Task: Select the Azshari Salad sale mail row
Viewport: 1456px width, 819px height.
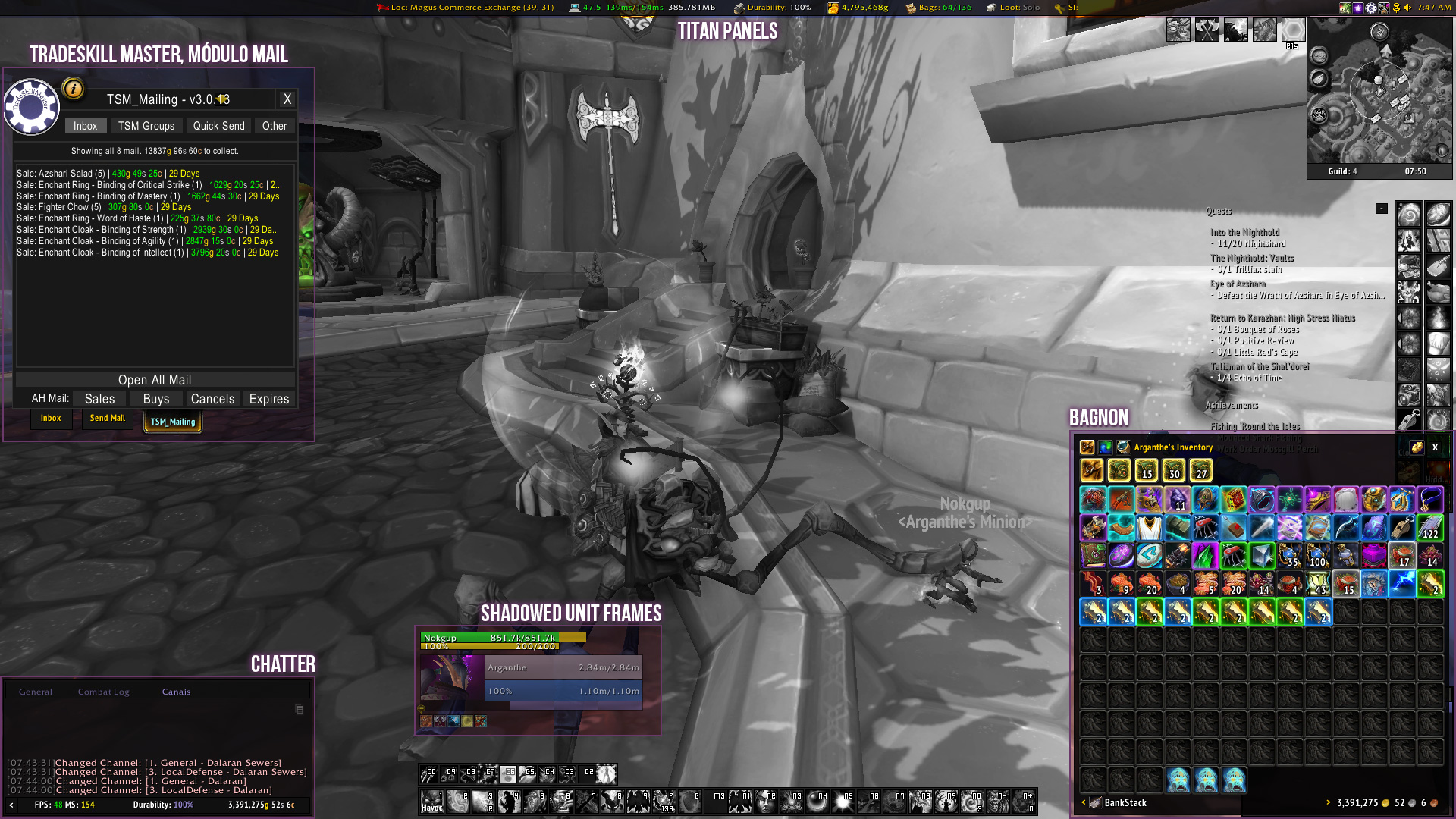Action: (108, 174)
